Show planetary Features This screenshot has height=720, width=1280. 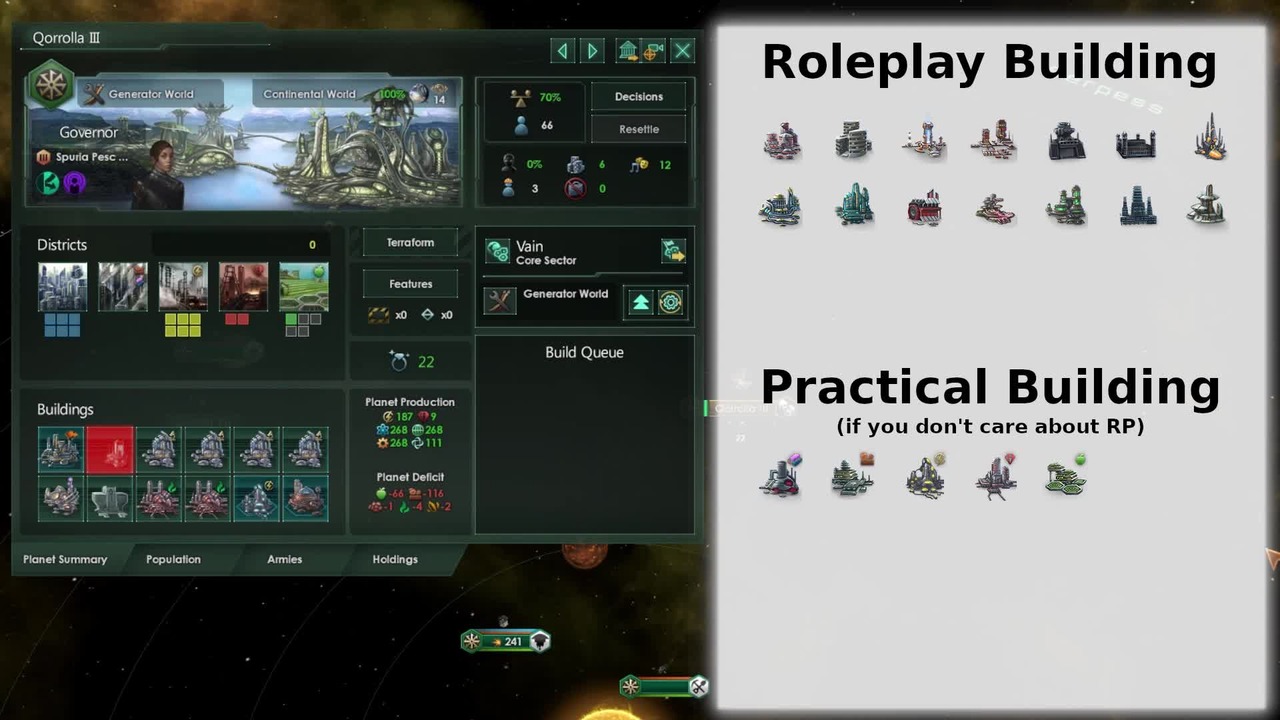pos(410,284)
